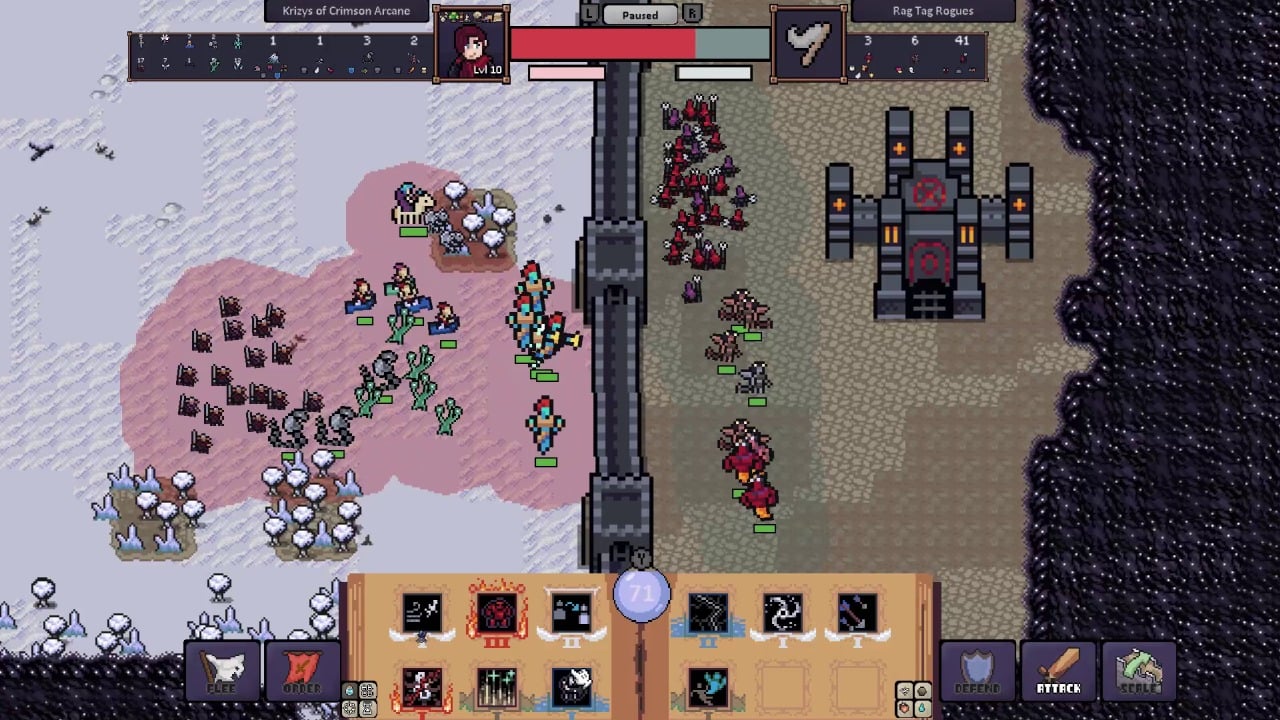This screenshot has height=720, width=1280.
Task: Choose the white fist spell icon
Action: click(570, 686)
